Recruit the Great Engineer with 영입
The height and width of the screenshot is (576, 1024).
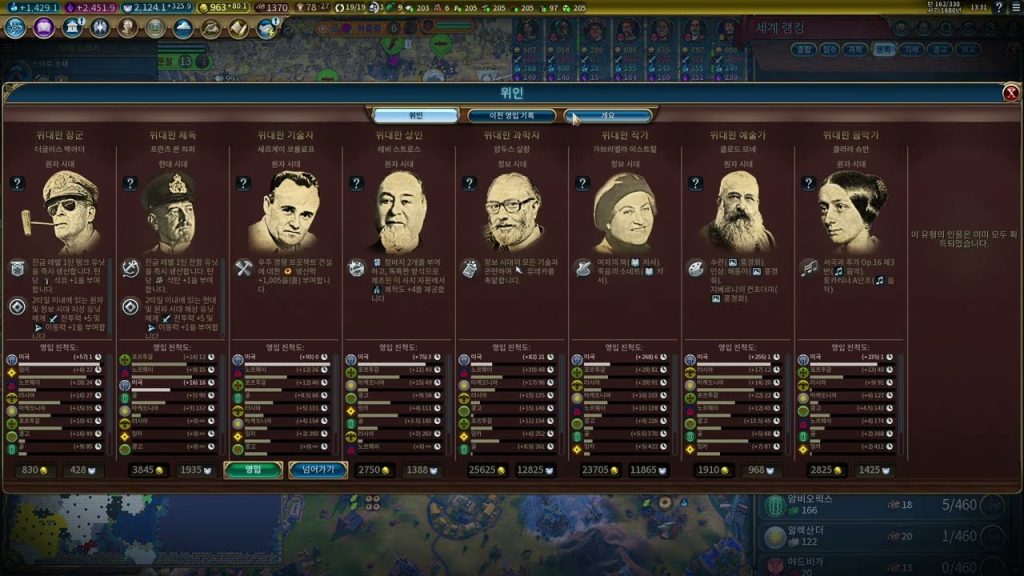253,469
